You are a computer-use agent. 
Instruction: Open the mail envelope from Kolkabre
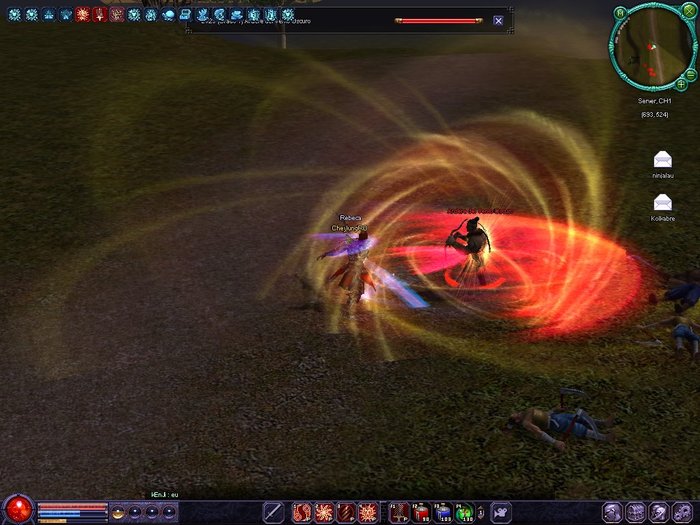pyautogui.click(x=662, y=201)
